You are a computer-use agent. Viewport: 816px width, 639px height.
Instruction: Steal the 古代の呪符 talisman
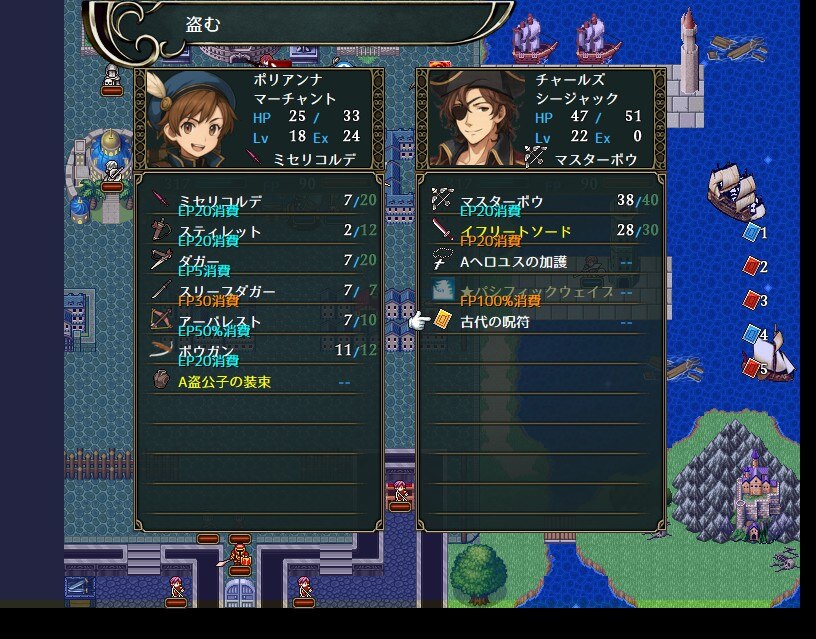tap(540, 322)
